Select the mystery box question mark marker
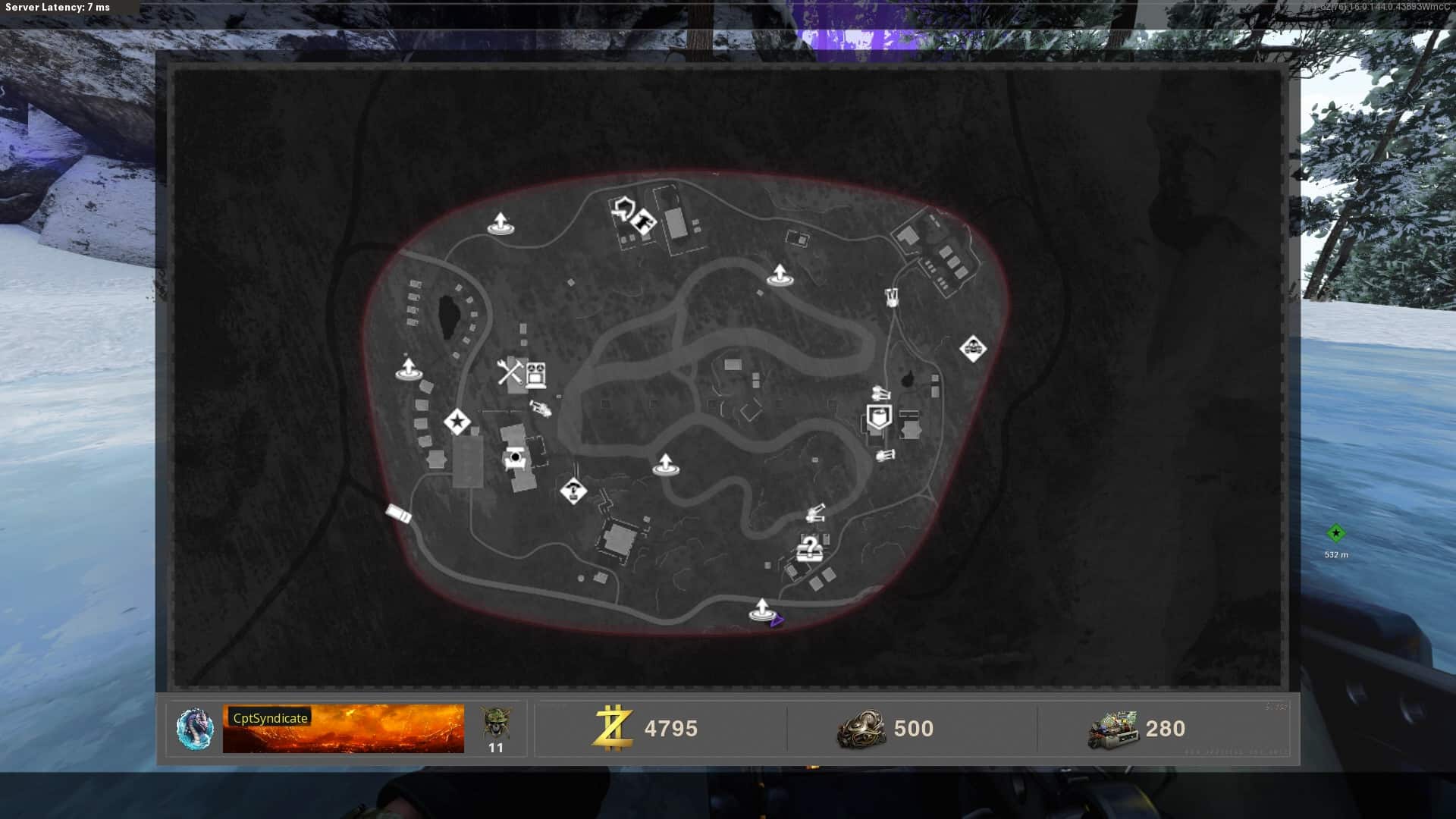This screenshot has height=819, width=1456. click(809, 548)
